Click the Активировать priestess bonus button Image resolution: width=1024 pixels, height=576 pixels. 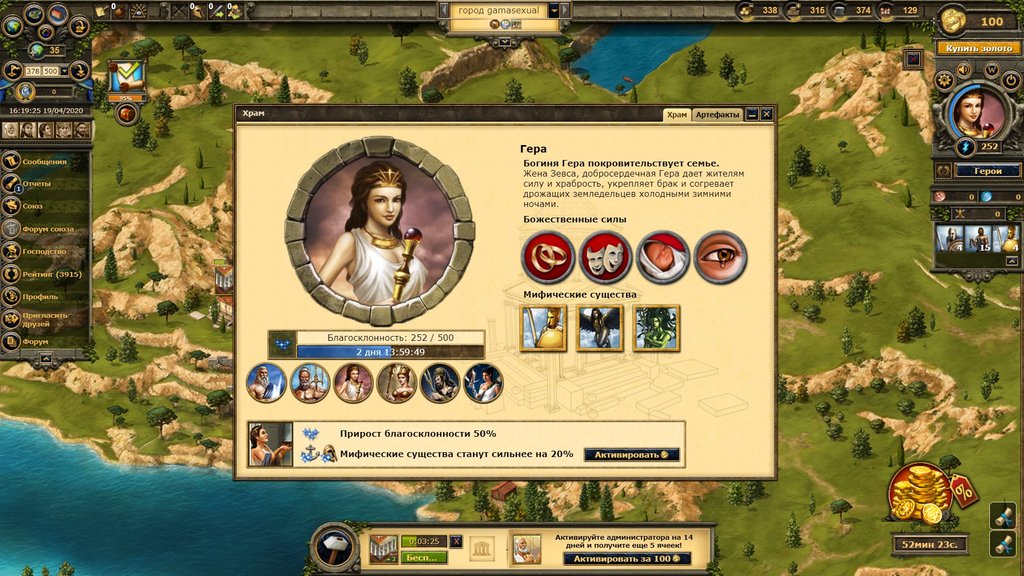(631, 454)
